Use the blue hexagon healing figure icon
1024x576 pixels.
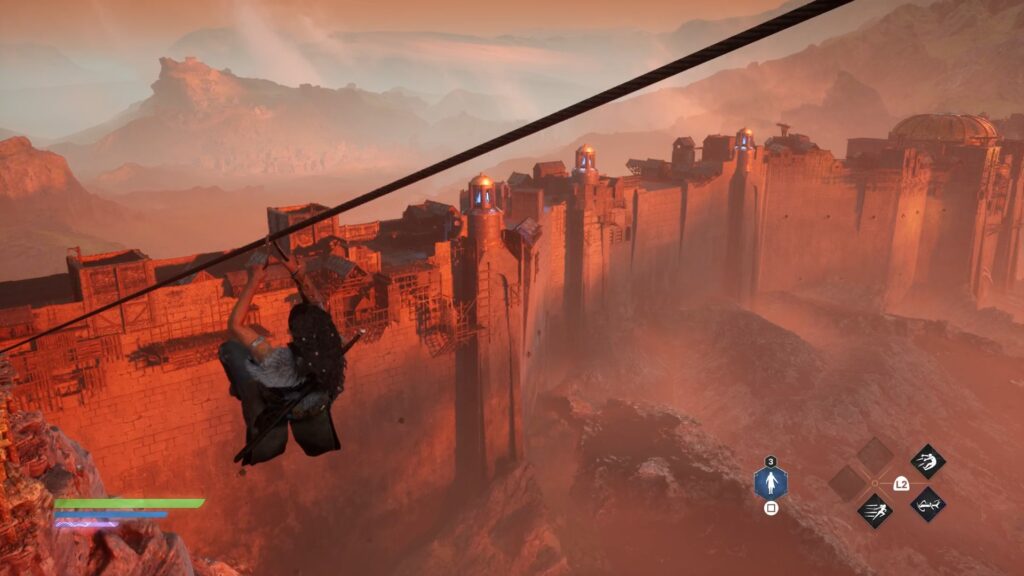(x=770, y=484)
